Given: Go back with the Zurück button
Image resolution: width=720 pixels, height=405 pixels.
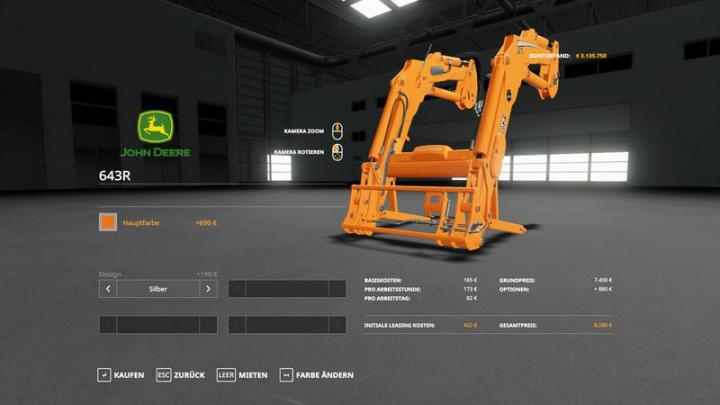Looking at the screenshot, I should [180, 375].
